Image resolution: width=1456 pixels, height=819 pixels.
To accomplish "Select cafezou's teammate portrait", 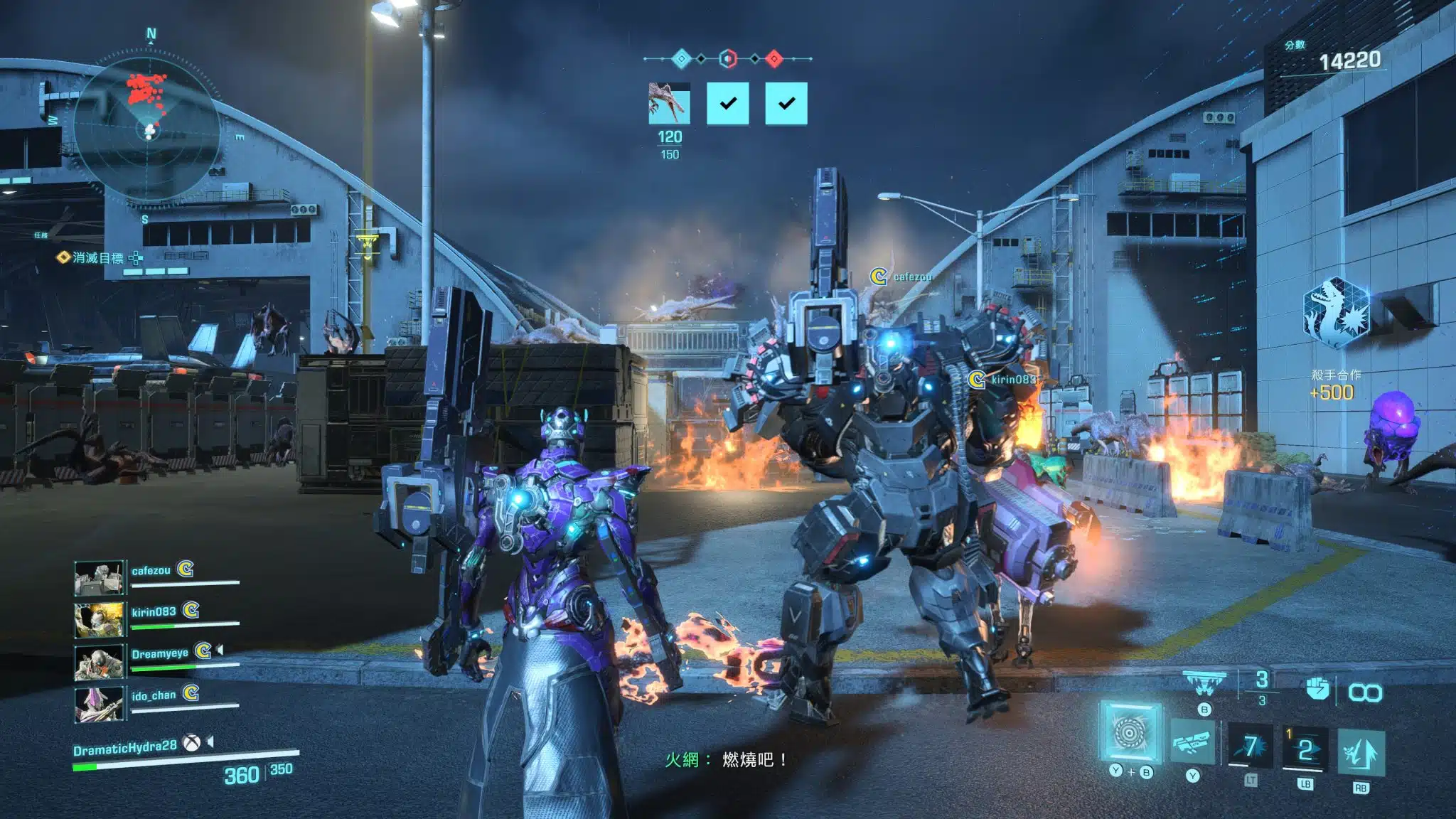I will [100, 577].
